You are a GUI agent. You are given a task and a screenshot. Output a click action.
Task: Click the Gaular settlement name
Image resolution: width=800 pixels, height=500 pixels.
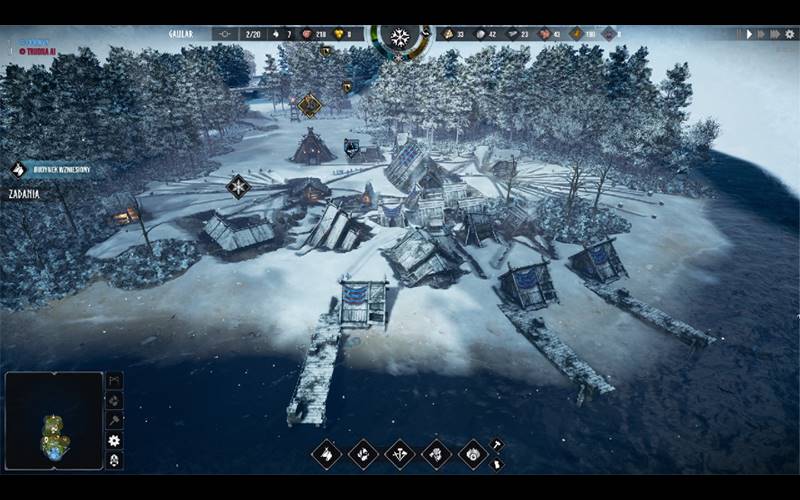180,34
